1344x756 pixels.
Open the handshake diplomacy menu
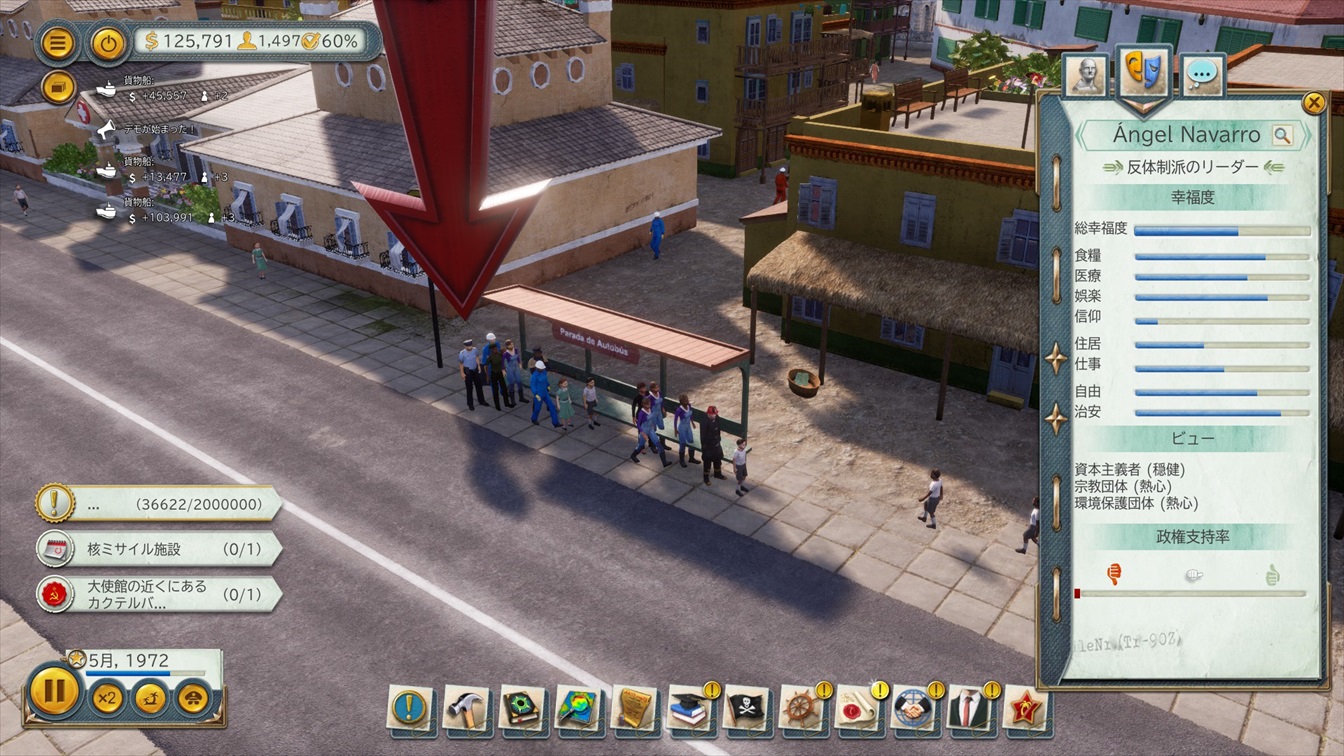click(x=913, y=708)
